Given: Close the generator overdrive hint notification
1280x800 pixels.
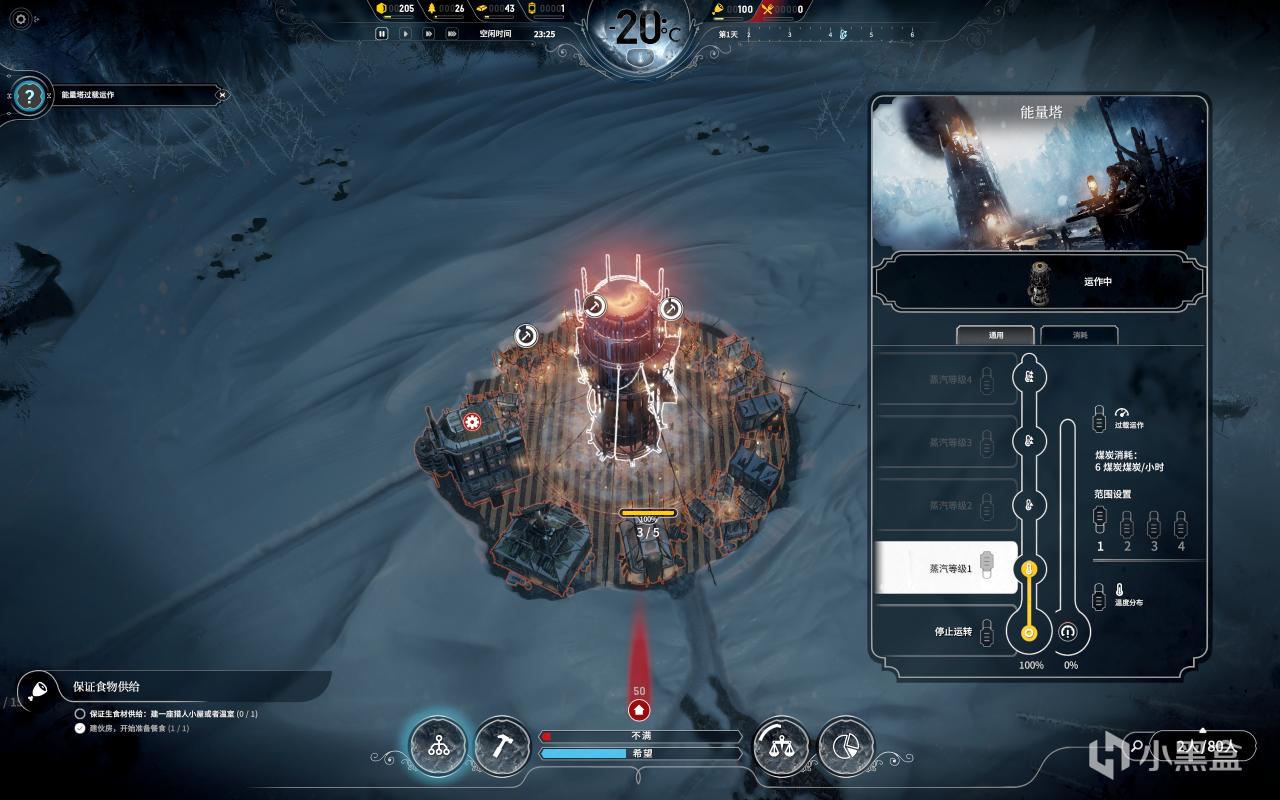Looking at the screenshot, I should [222, 95].
